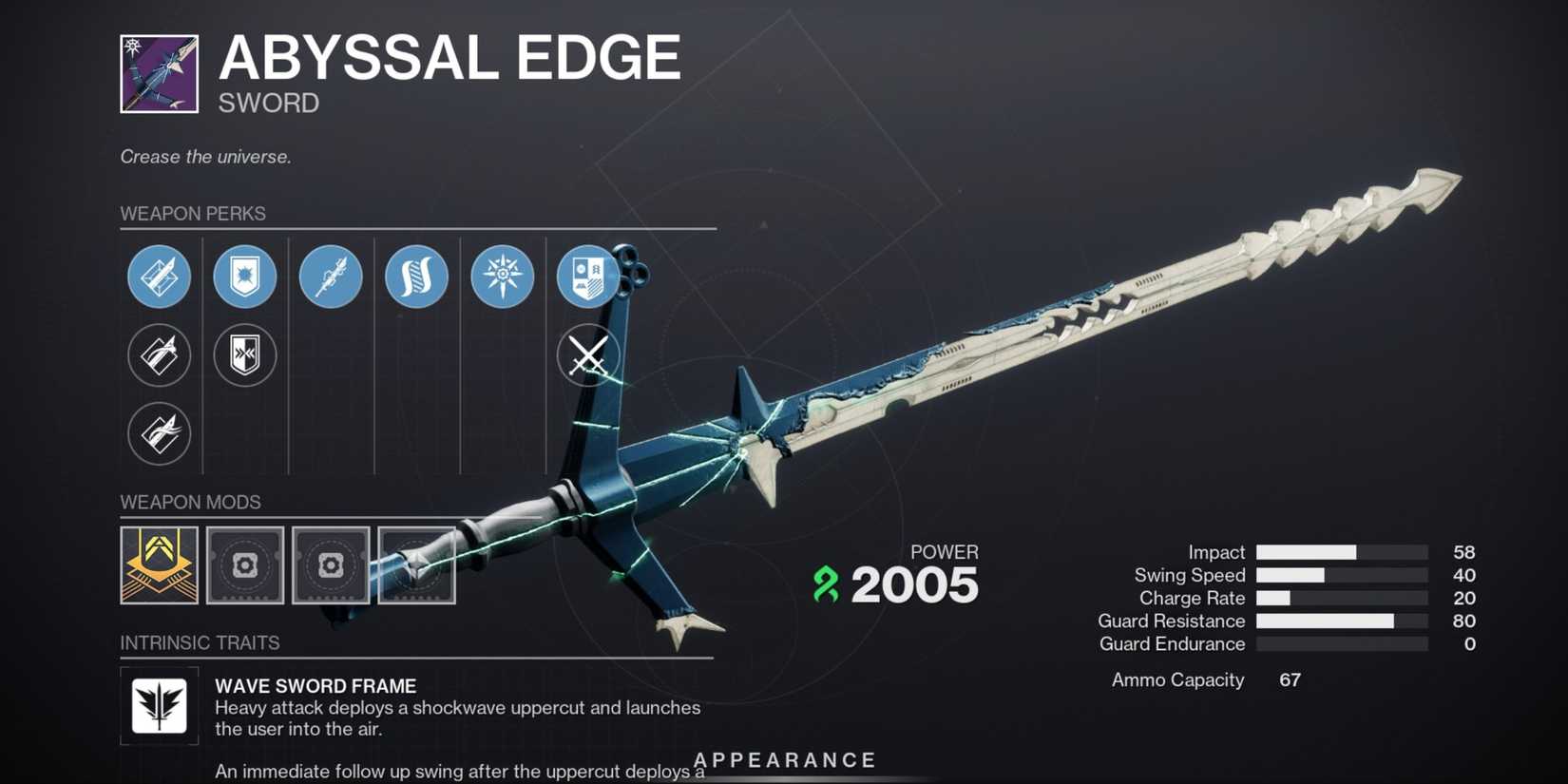Open the sword ornament slot beside the mods
Image resolution: width=1568 pixels, height=784 pixels.
(415, 567)
